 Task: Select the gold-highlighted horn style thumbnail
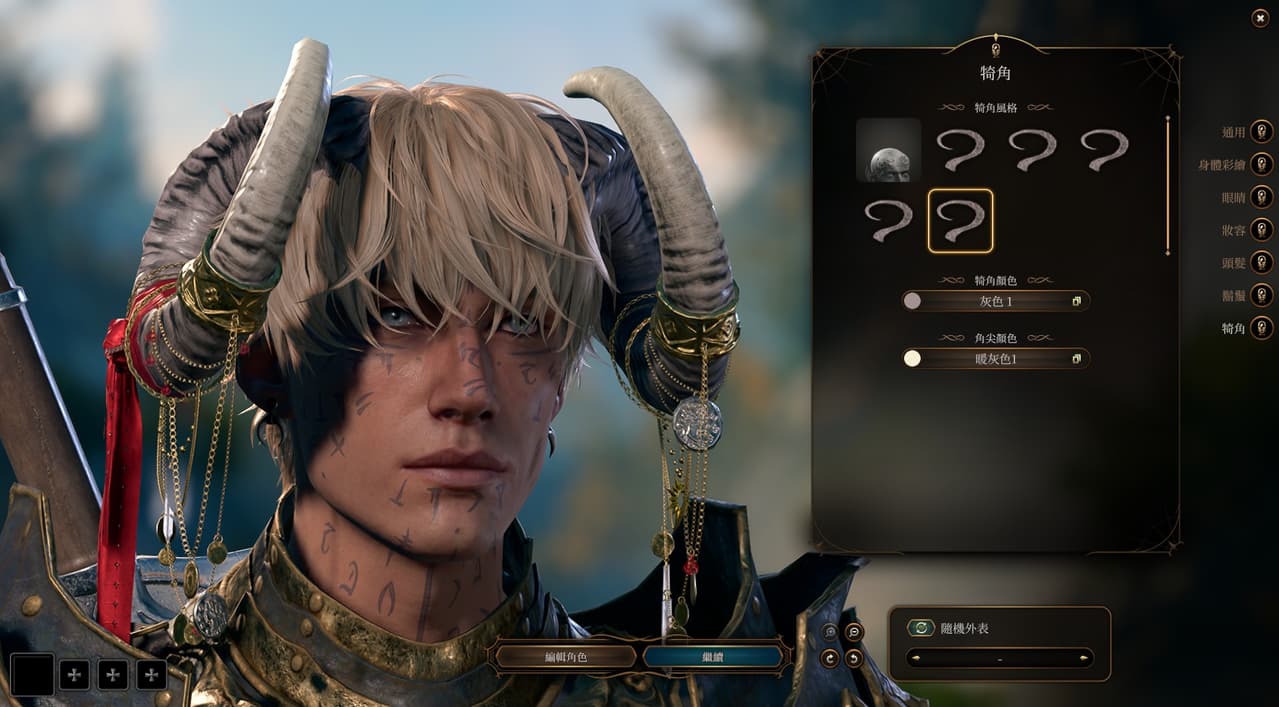pos(960,221)
